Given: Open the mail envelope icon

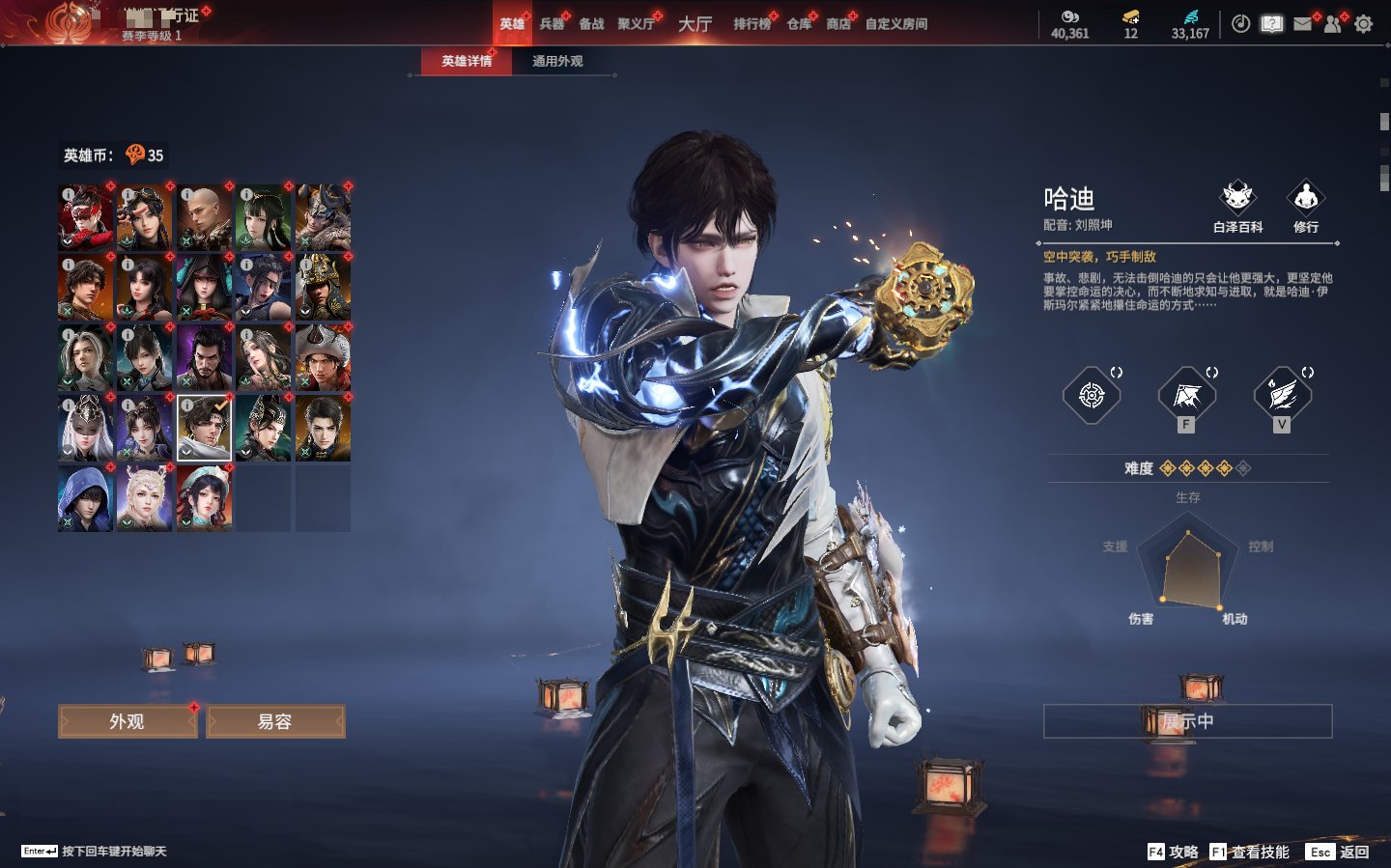Looking at the screenshot, I should 1302,24.
